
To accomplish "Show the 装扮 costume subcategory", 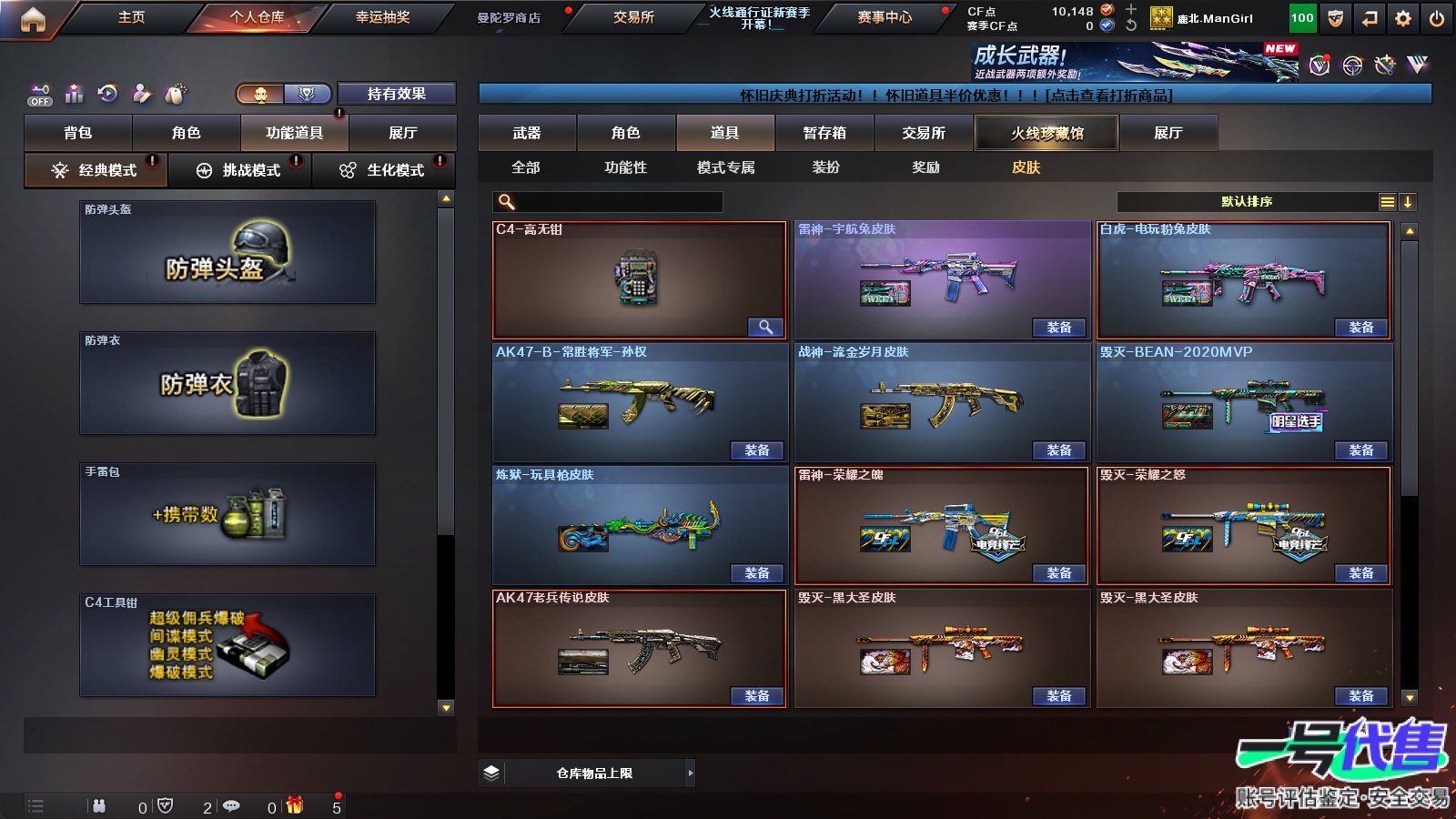I will [x=825, y=167].
